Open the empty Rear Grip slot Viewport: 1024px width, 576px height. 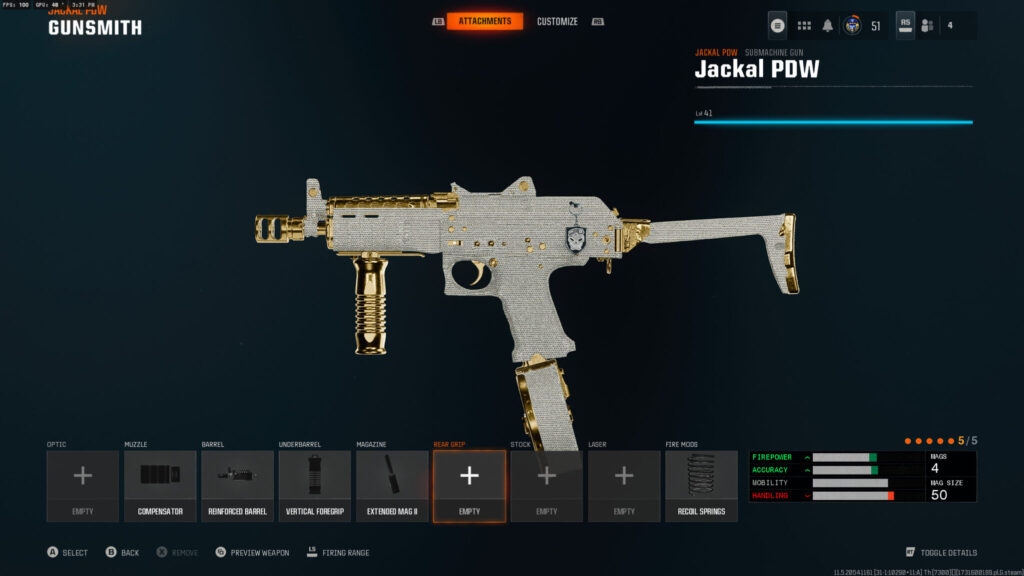tap(469, 485)
